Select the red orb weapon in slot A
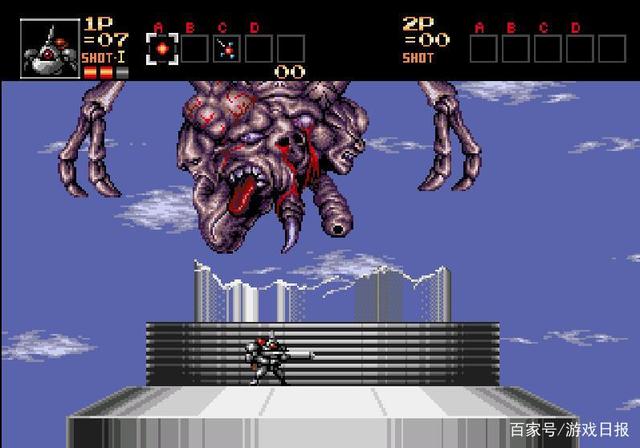The height and width of the screenshot is (448, 640). [x=162, y=48]
